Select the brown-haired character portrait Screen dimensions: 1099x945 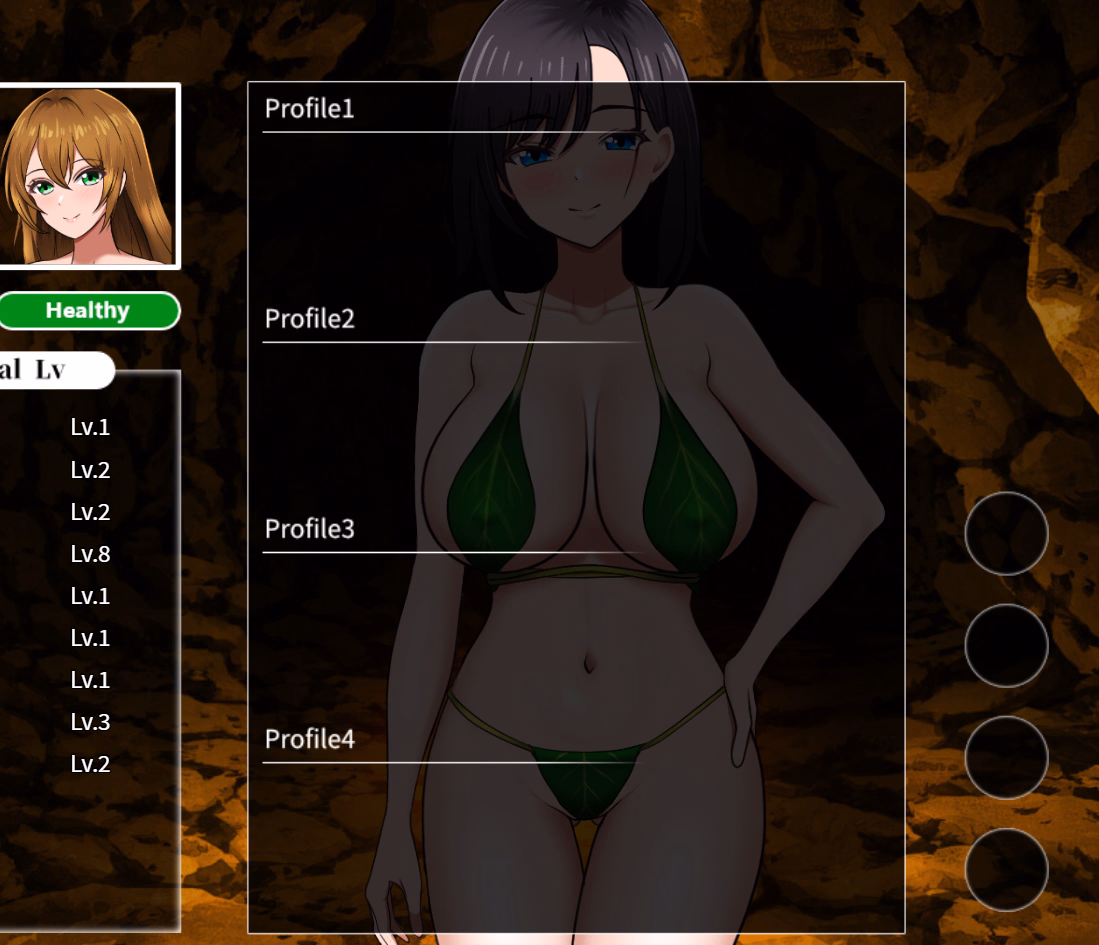[88, 176]
